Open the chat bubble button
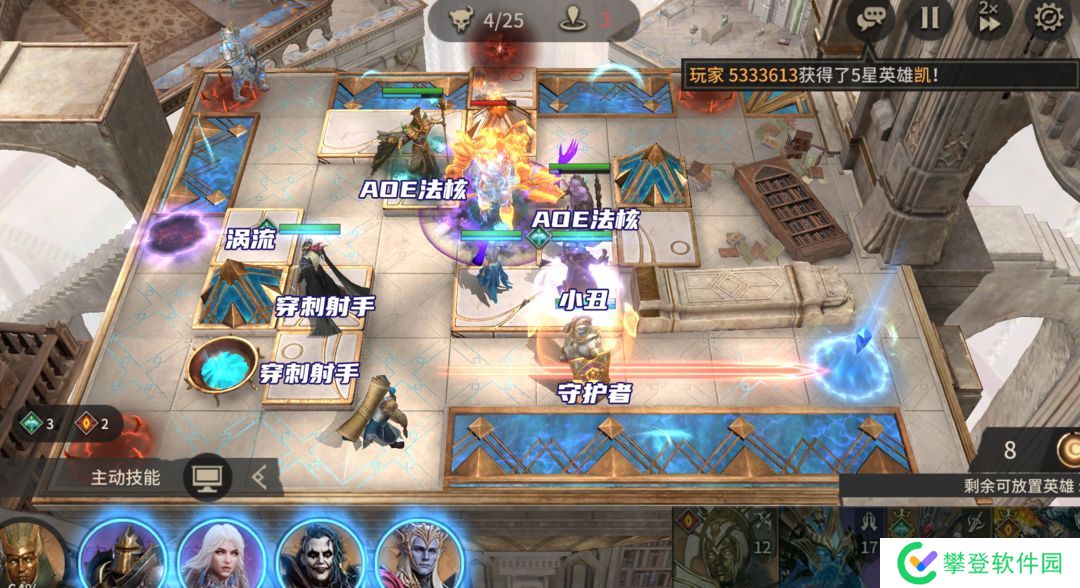This screenshot has width=1080, height=588. (x=870, y=19)
